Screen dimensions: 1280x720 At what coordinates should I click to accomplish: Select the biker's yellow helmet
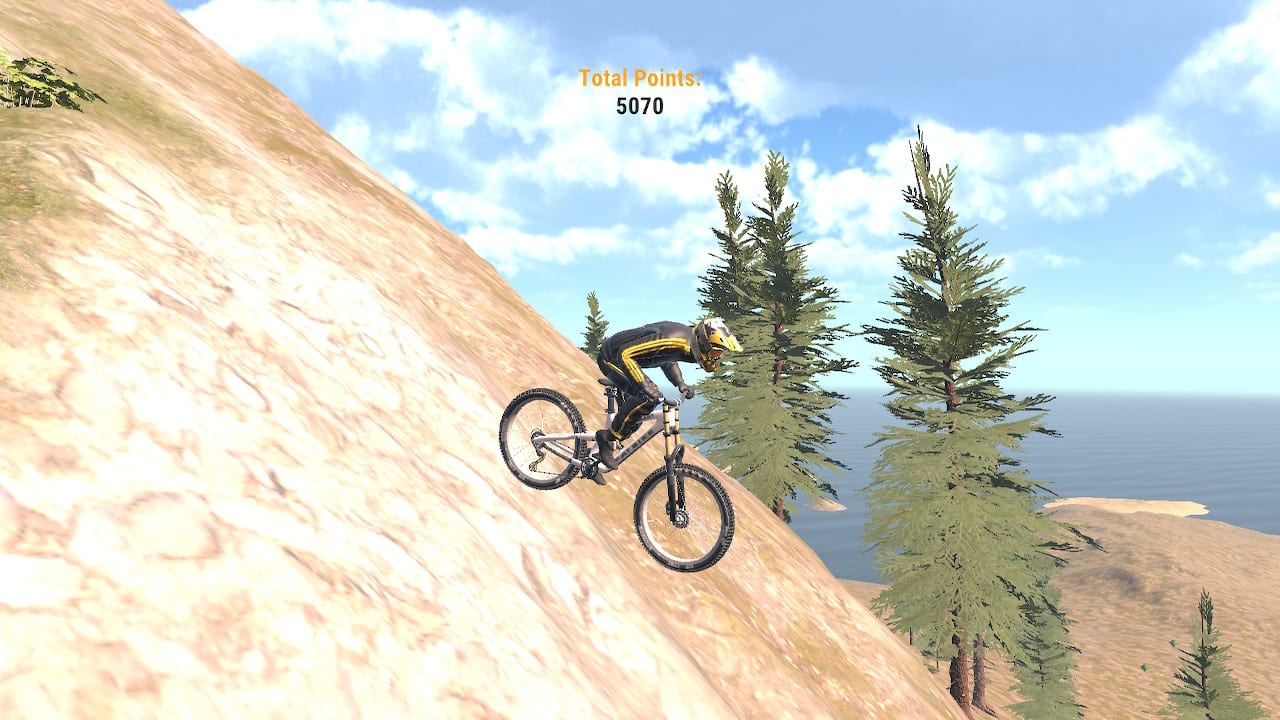point(712,341)
